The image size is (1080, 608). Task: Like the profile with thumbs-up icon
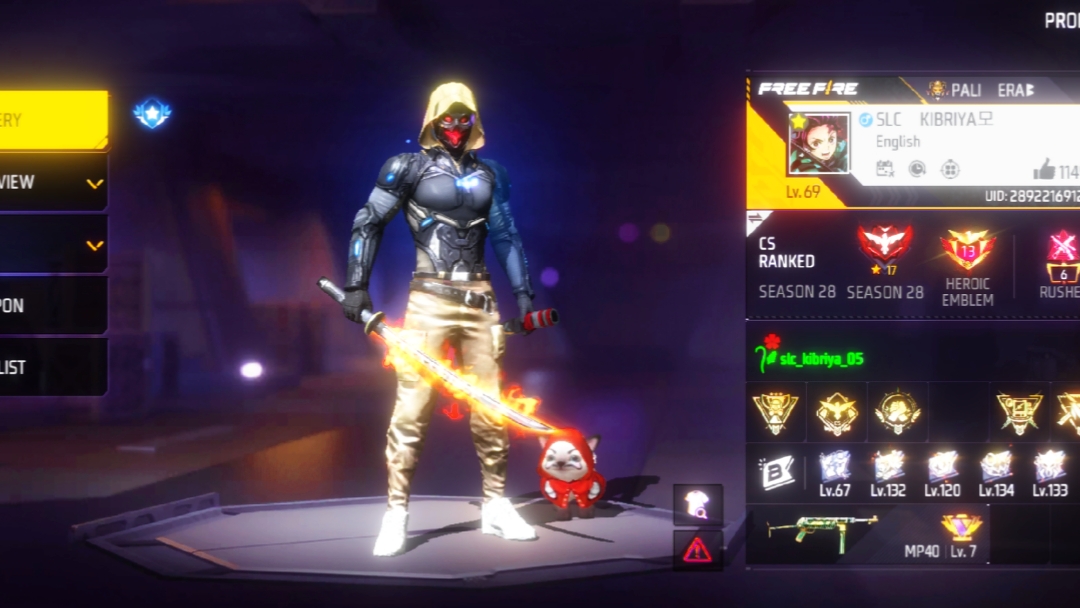(1044, 169)
